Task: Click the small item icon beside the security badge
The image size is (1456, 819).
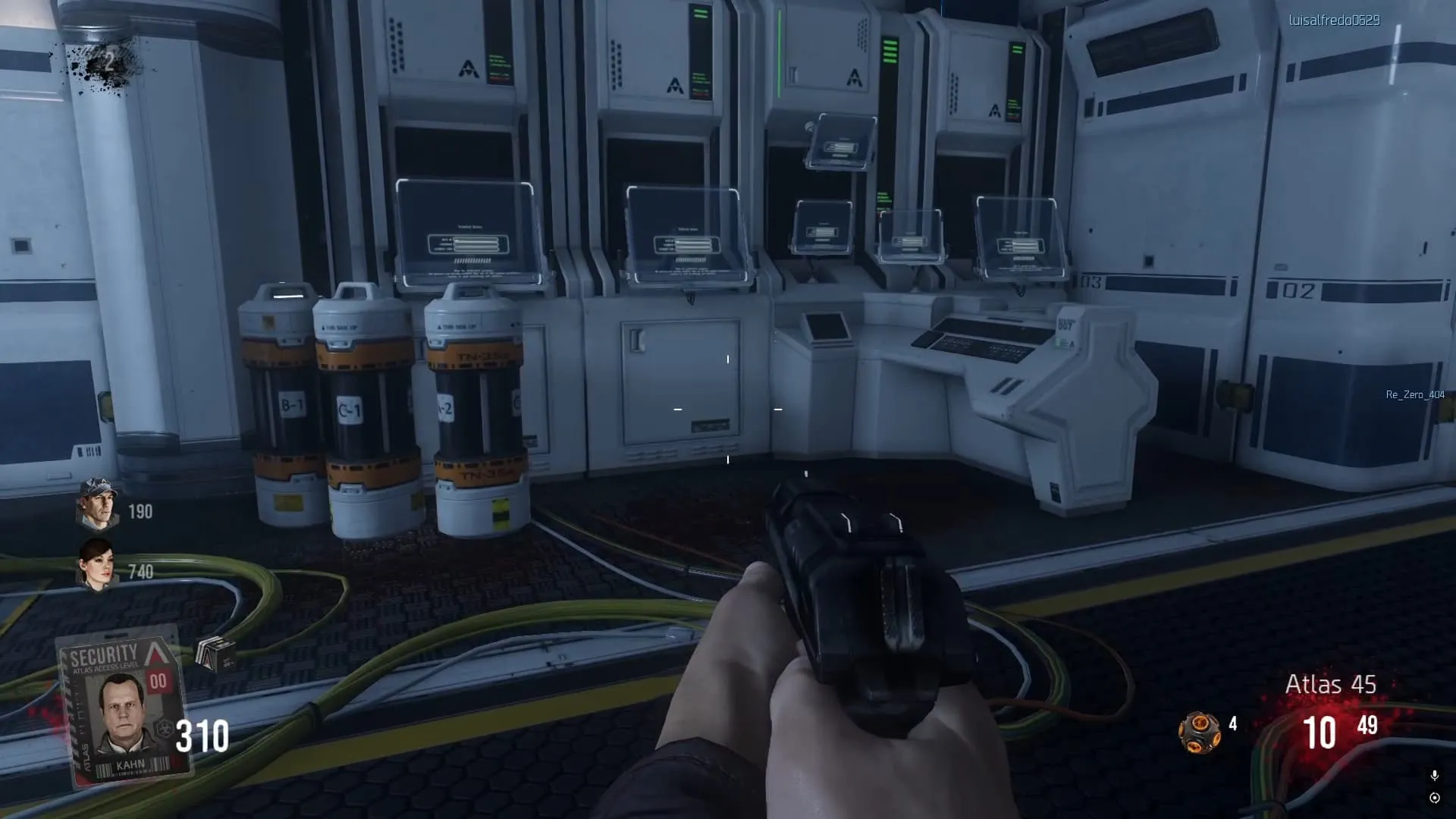Action: tap(215, 654)
